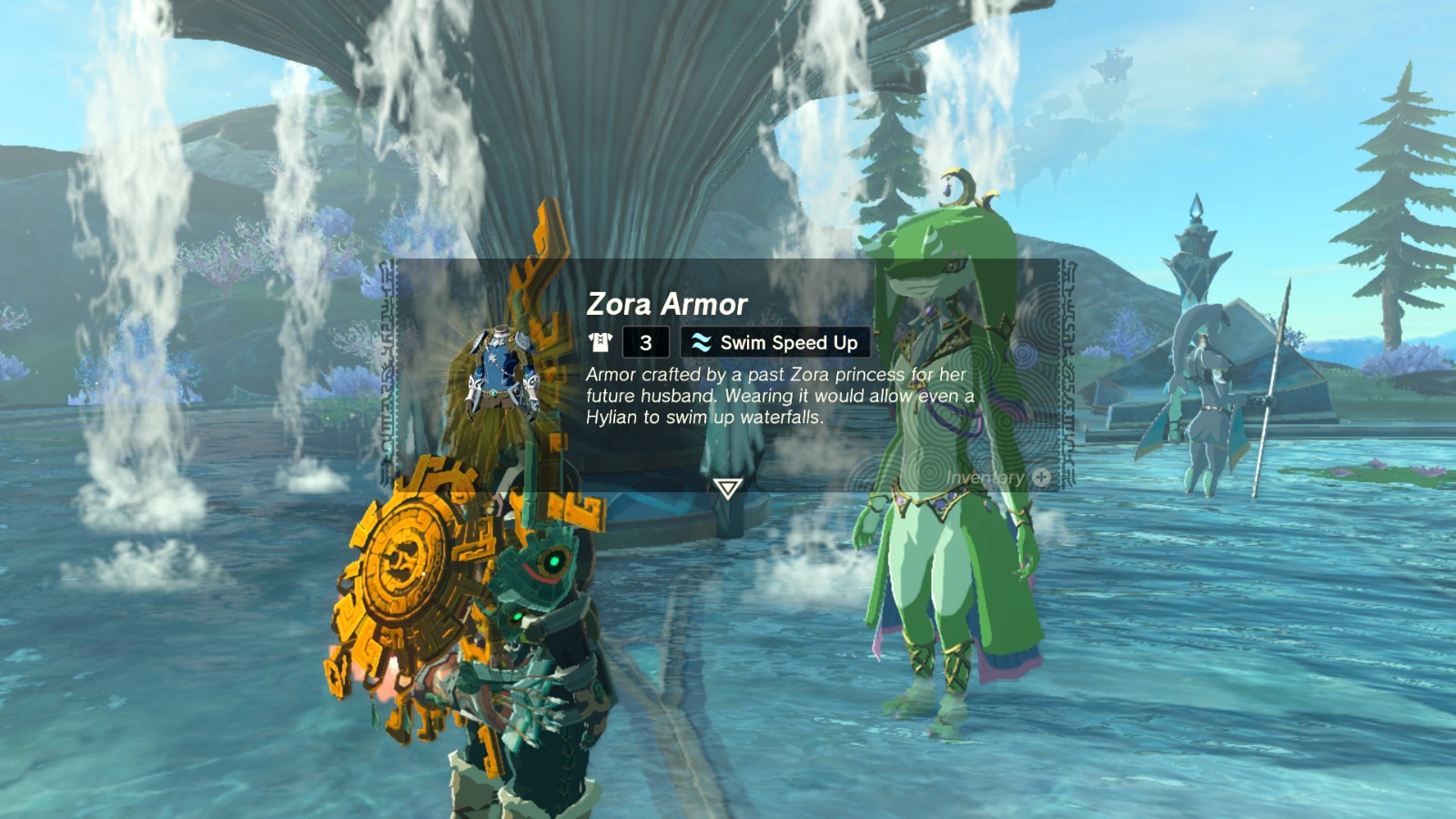Click the Swim Speed Up button label
The image size is (1456, 819).
(787, 342)
